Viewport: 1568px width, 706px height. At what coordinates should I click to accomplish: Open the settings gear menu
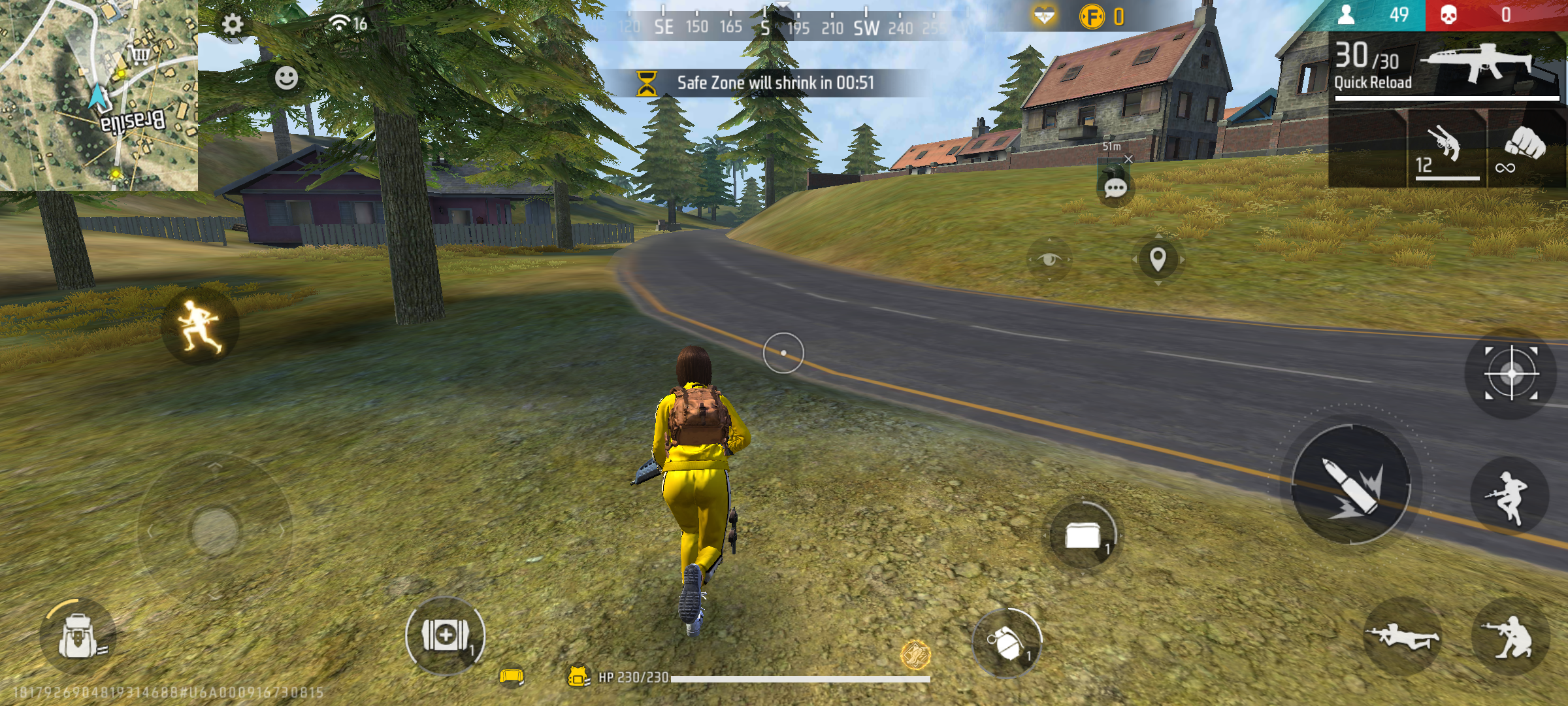(x=231, y=24)
